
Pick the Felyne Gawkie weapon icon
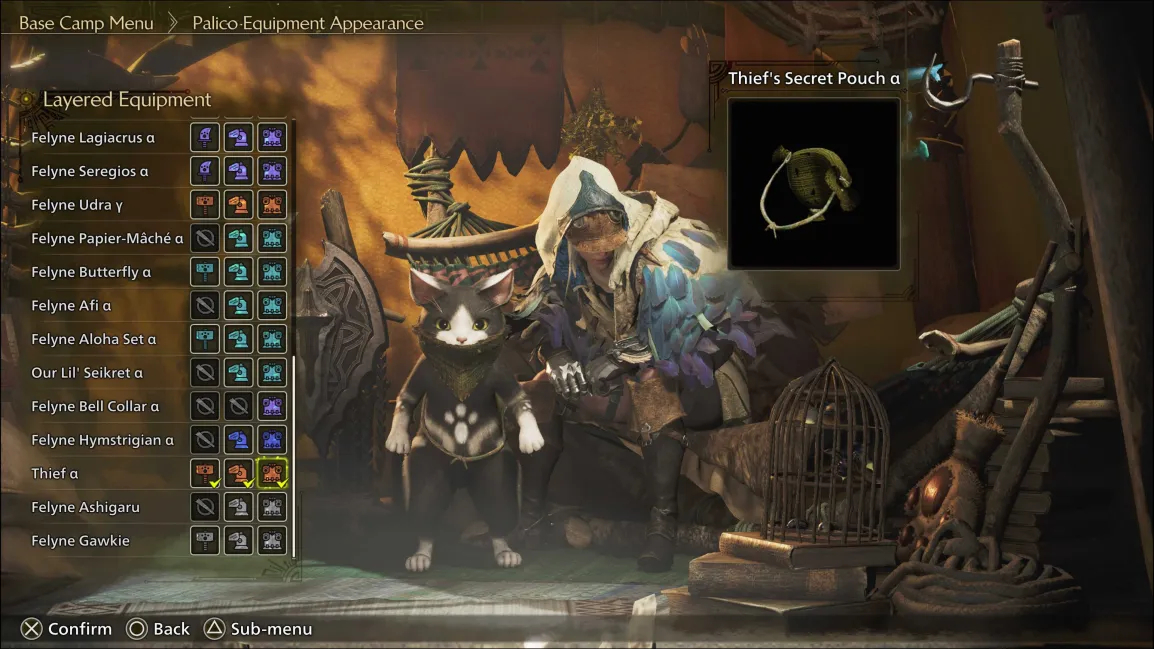tap(205, 541)
